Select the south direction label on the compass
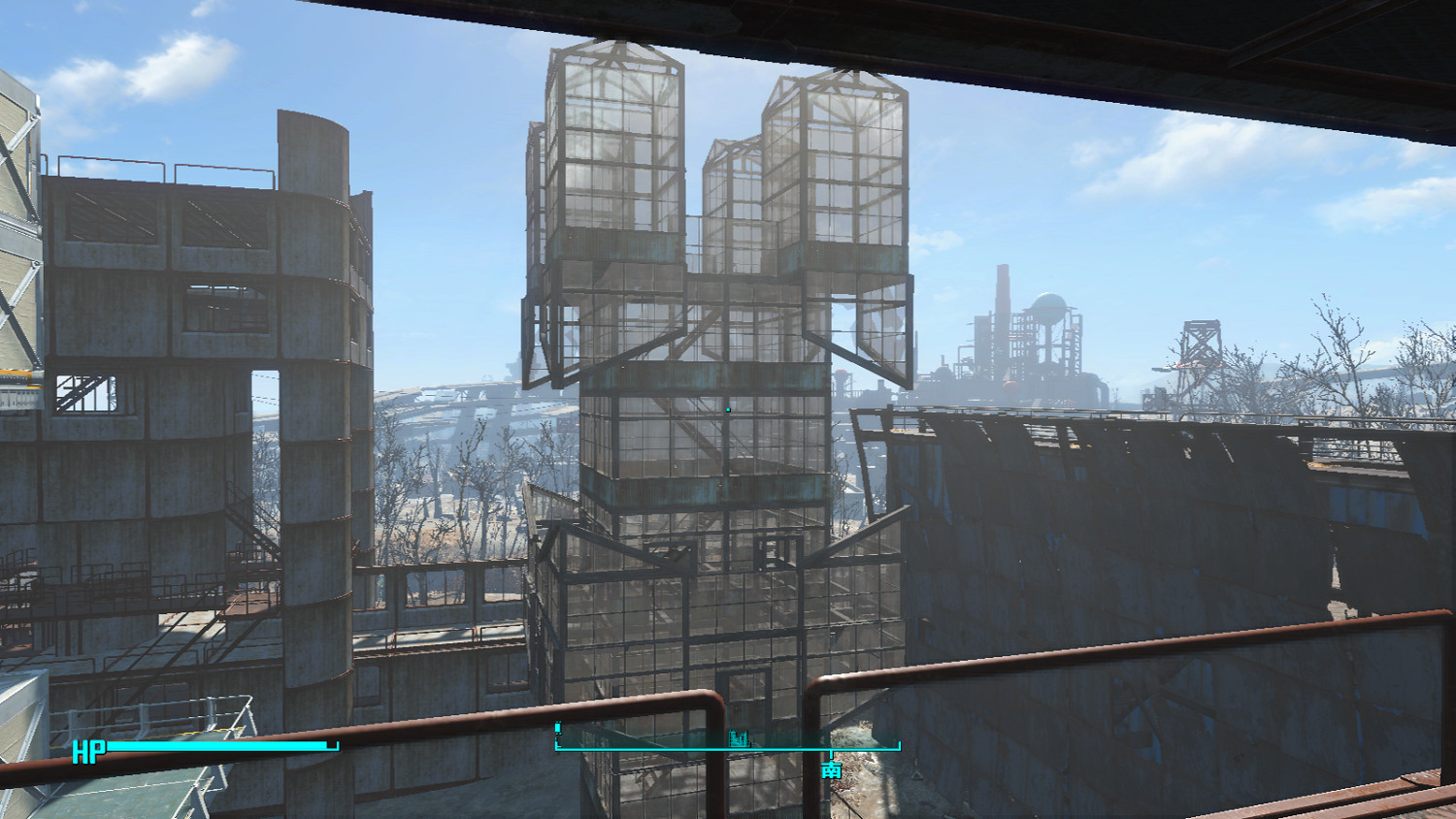The height and width of the screenshot is (819, 1456). [831, 770]
